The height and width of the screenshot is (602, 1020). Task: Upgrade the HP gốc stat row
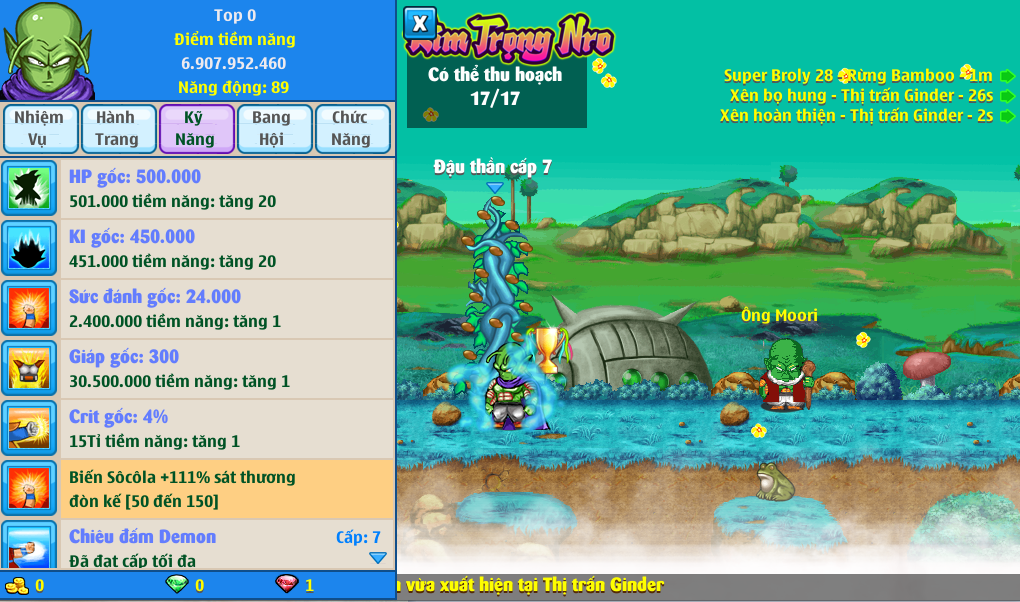click(198, 189)
